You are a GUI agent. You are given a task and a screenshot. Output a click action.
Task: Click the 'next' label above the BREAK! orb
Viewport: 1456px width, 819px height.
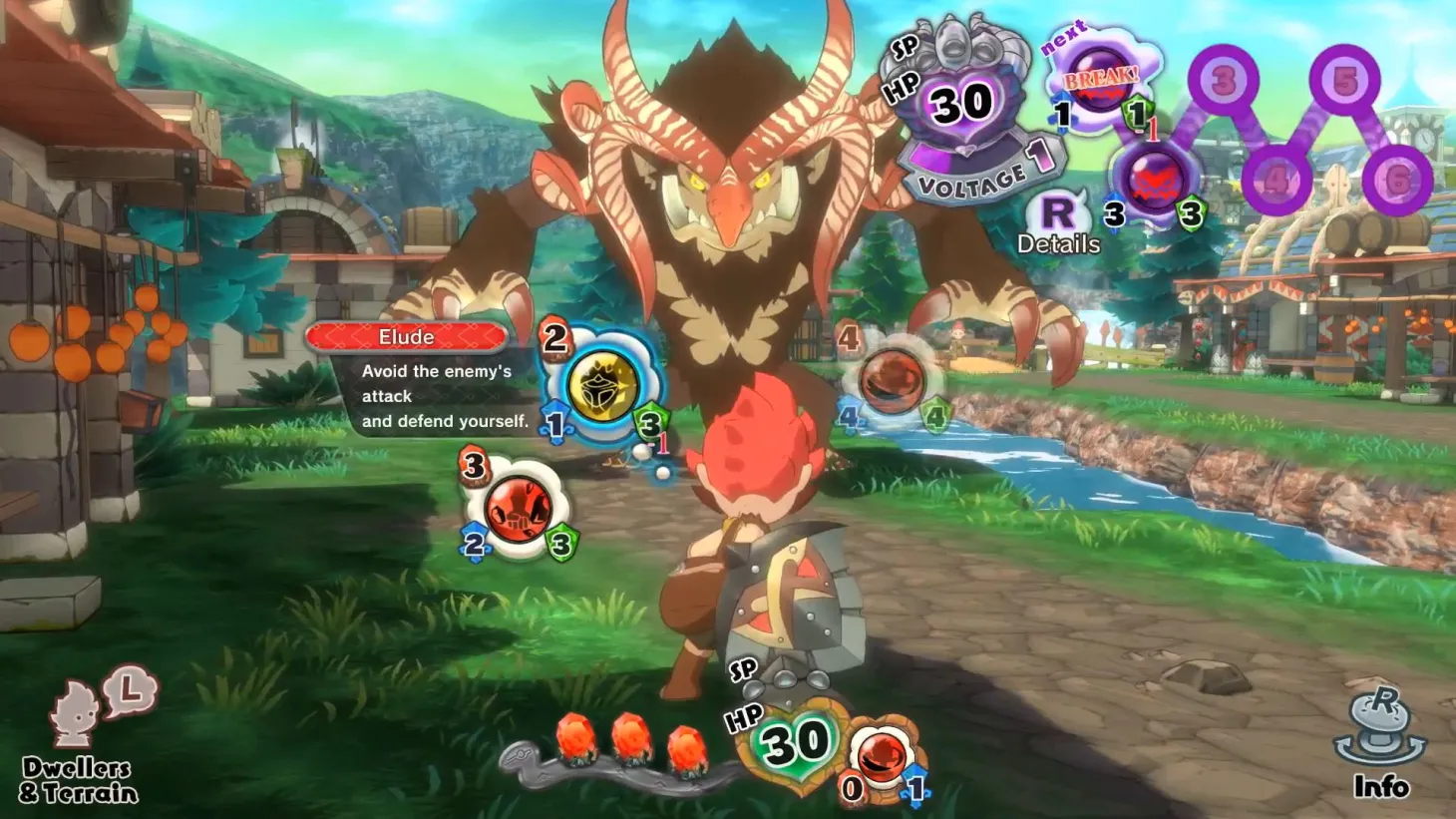tap(1062, 38)
